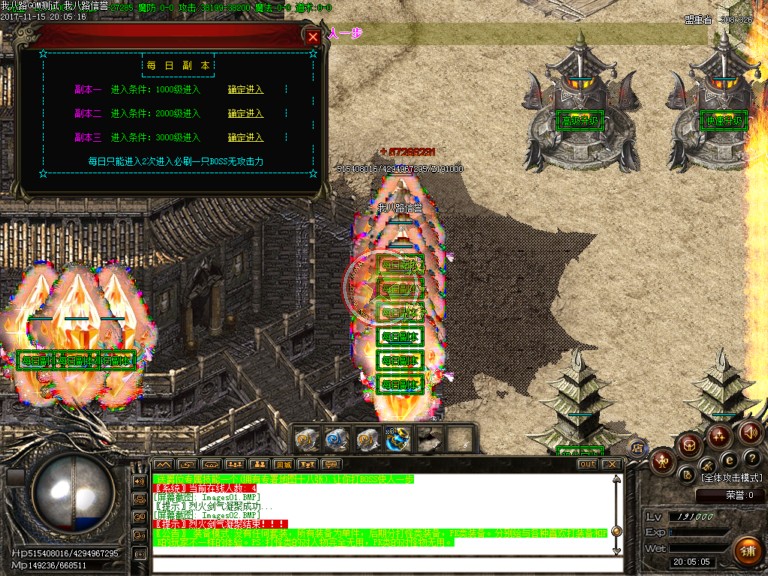Use the blue potion in the belt
The width and height of the screenshot is (768, 576).
(x=336, y=439)
